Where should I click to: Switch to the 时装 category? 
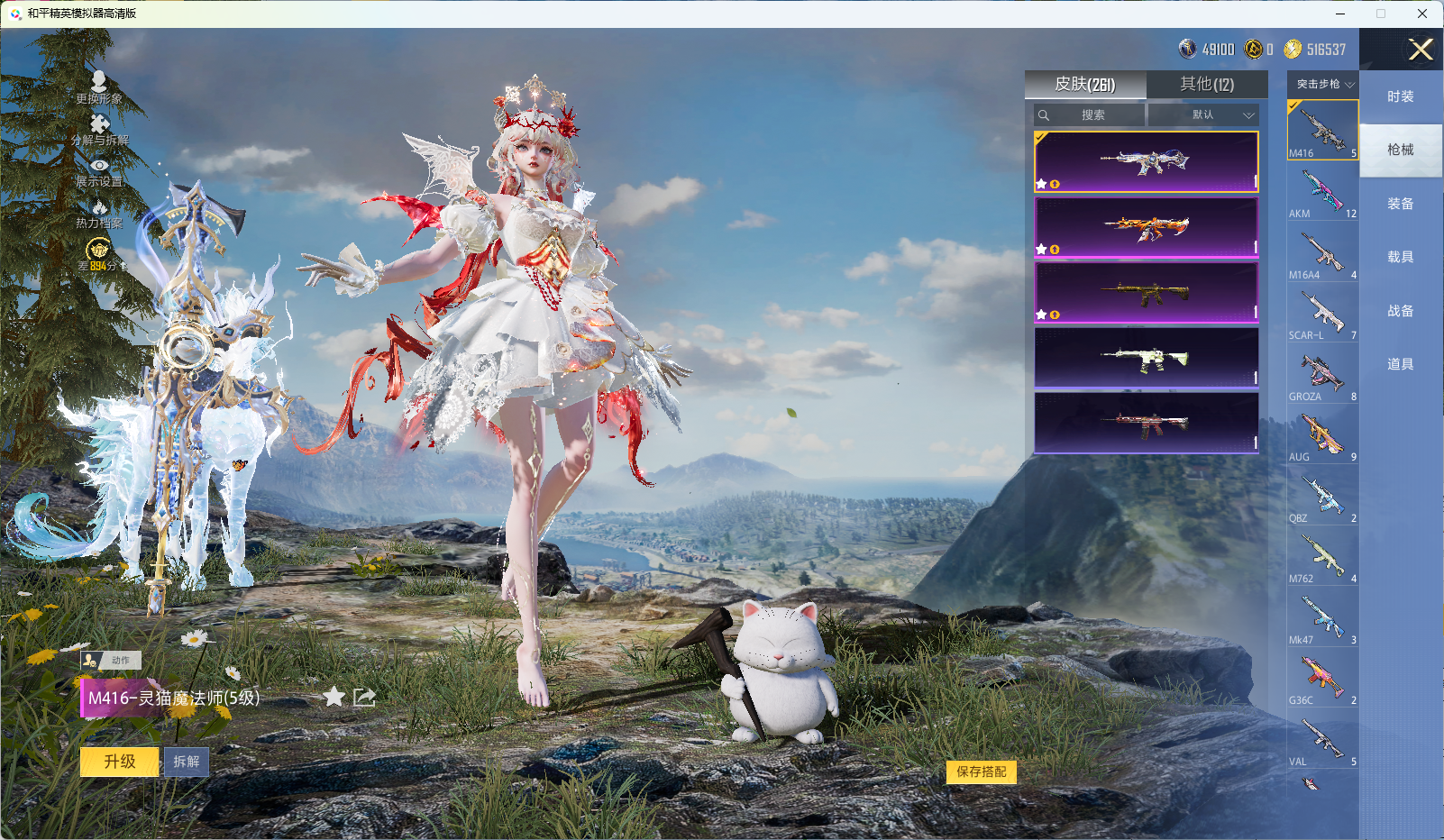pyautogui.click(x=1400, y=96)
